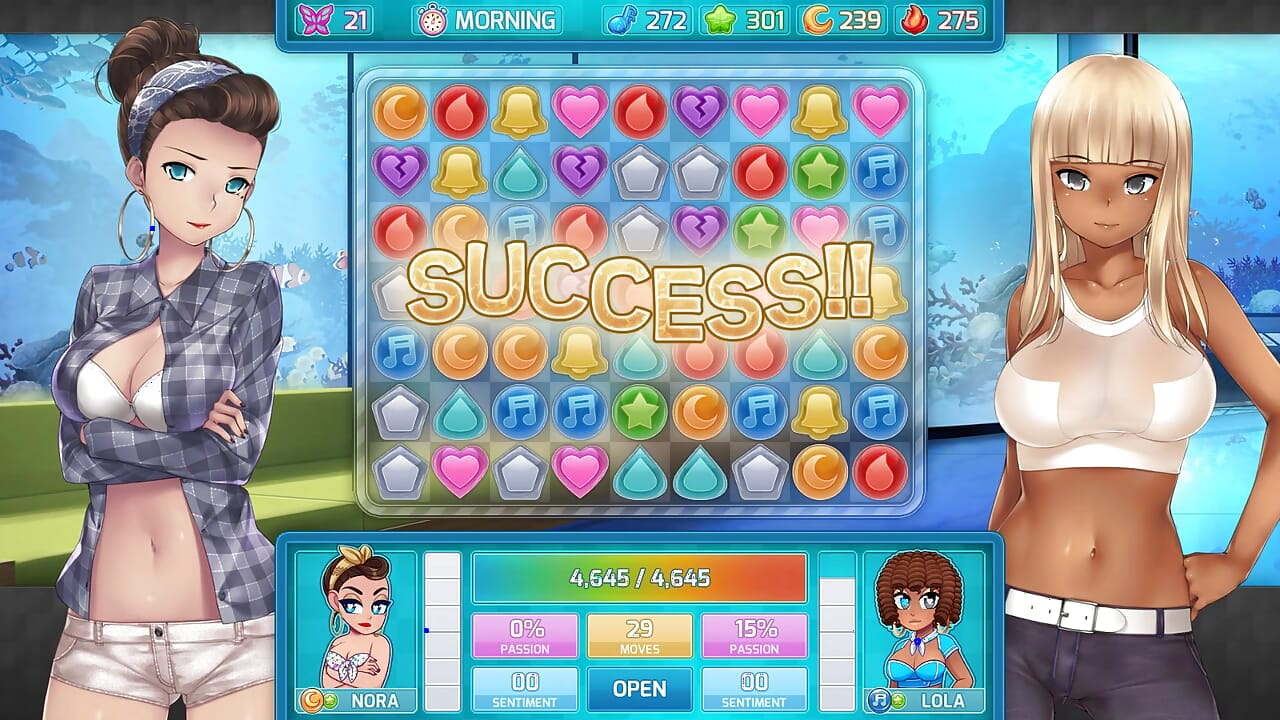Tap the green star between broken heart and pink heart

point(760,231)
